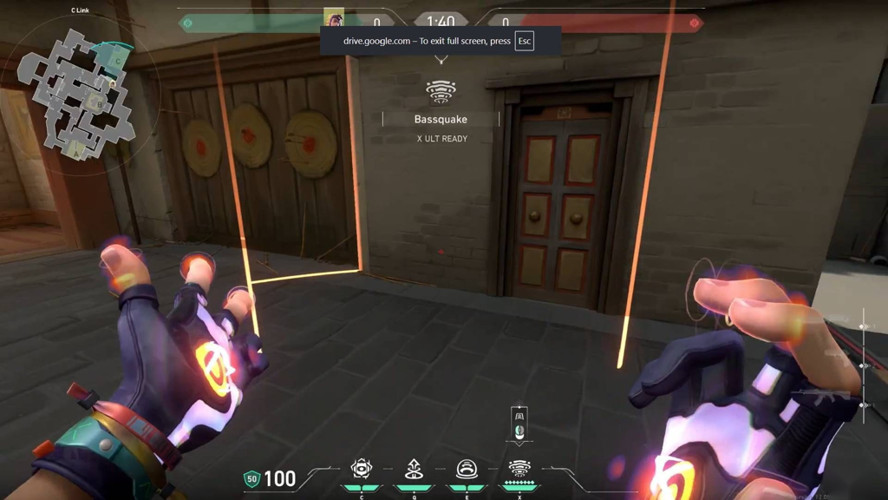Activate the eye-shaped C ability
The width and height of the screenshot is (888, 500).
[x=361, y=468]
